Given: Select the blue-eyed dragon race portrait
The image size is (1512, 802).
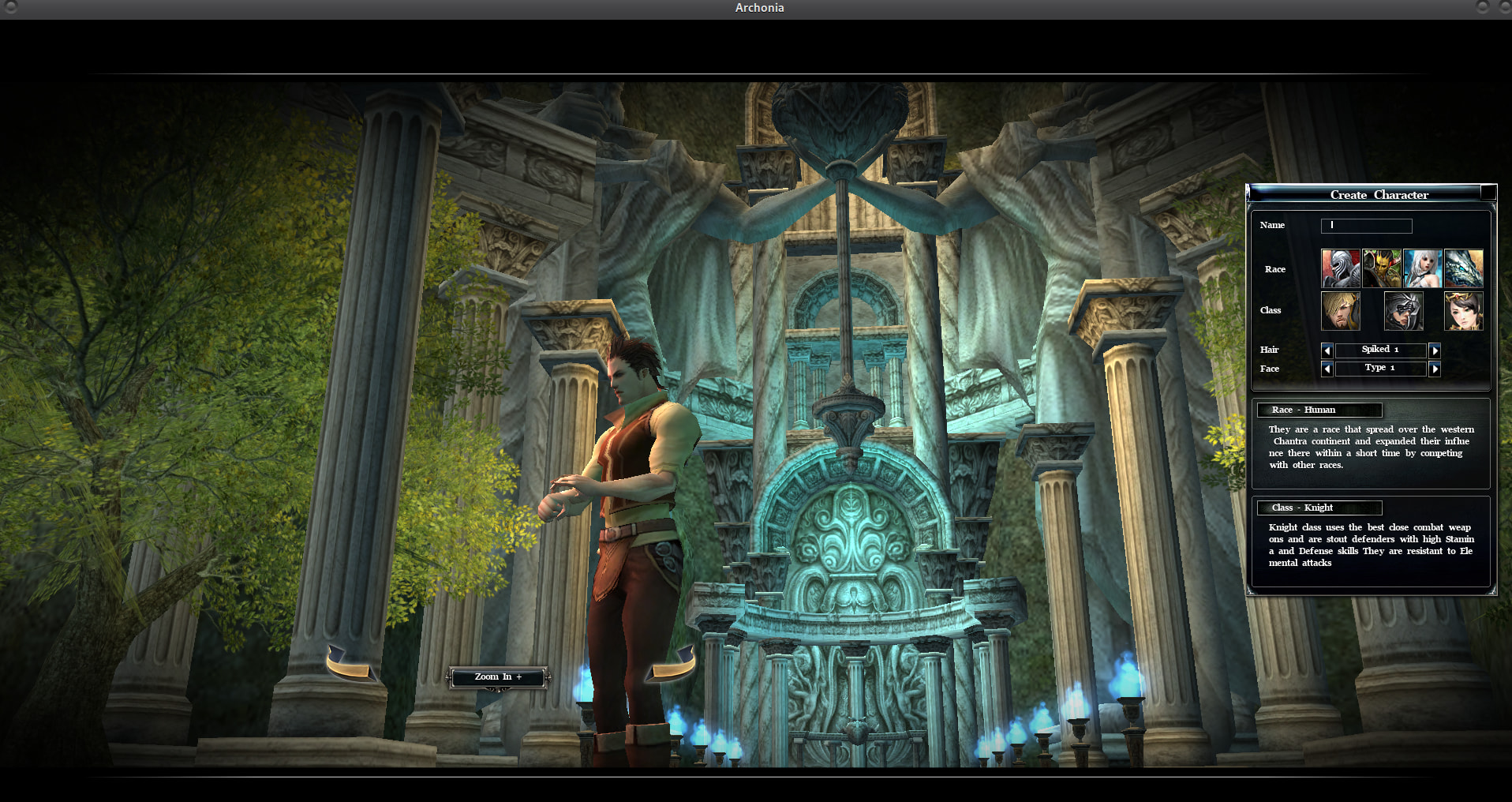Looking at the screenshot, I should [1463, 268].
